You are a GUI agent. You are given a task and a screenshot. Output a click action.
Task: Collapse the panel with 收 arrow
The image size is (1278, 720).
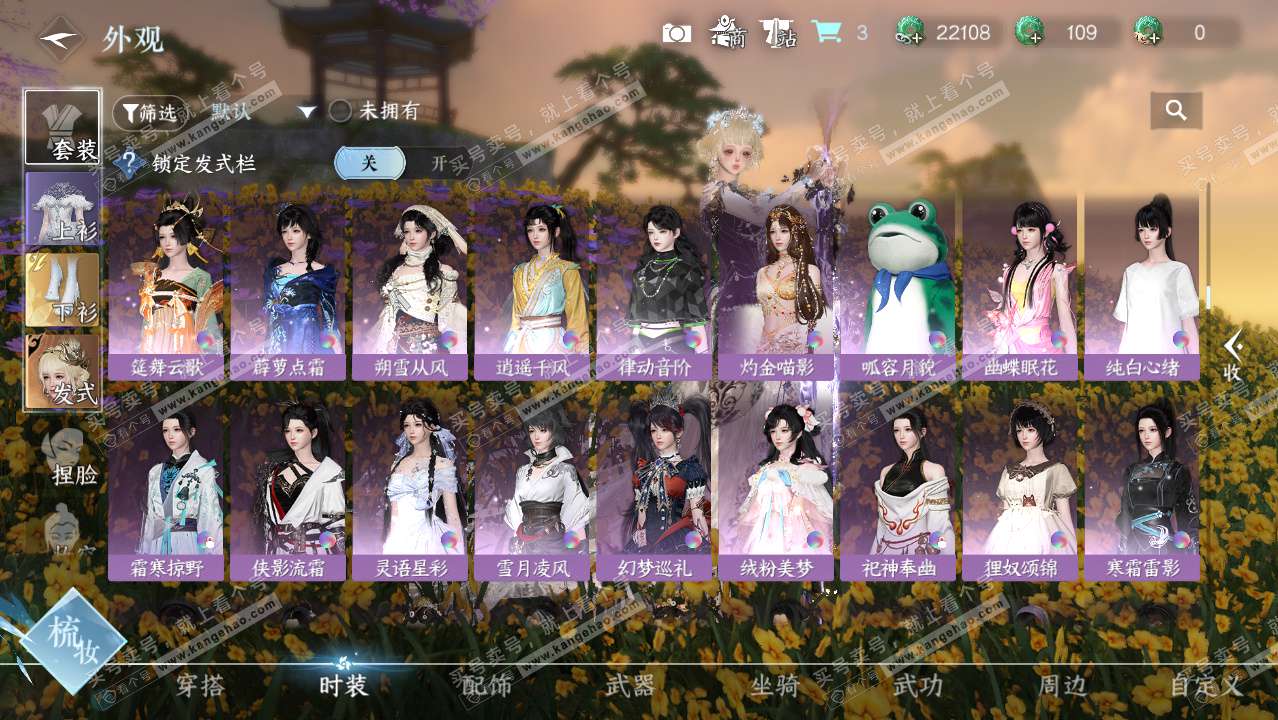point(1234,356)
